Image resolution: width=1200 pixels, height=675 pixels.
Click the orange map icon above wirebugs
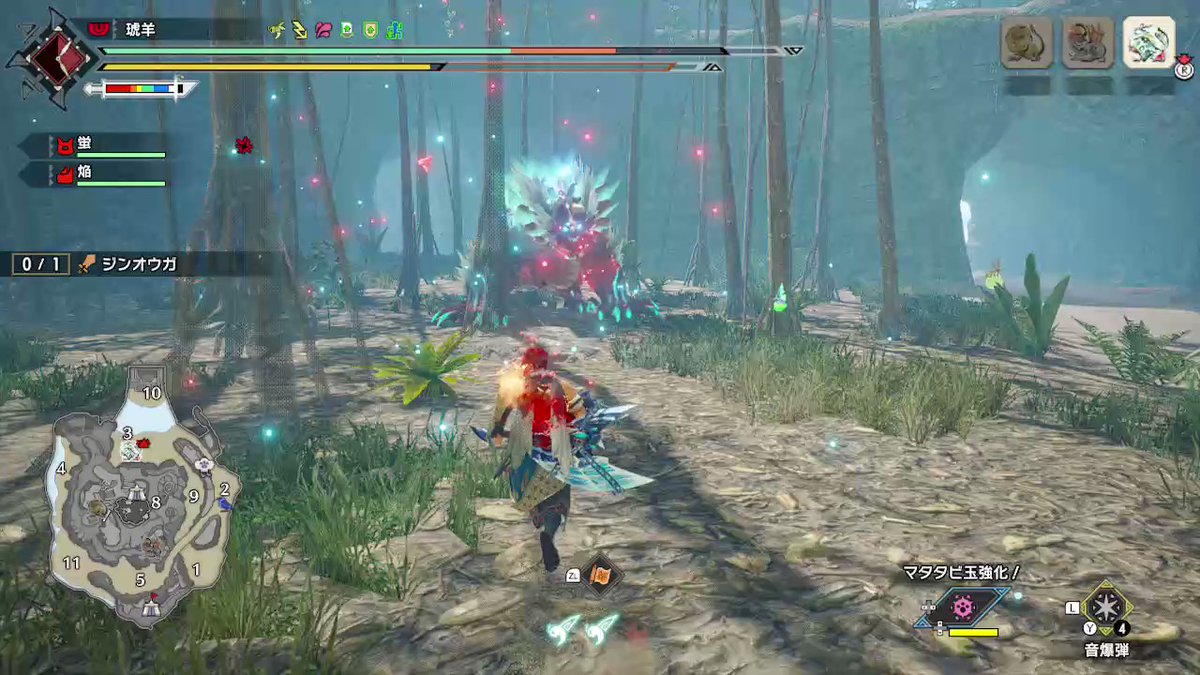tap(602, 576)
